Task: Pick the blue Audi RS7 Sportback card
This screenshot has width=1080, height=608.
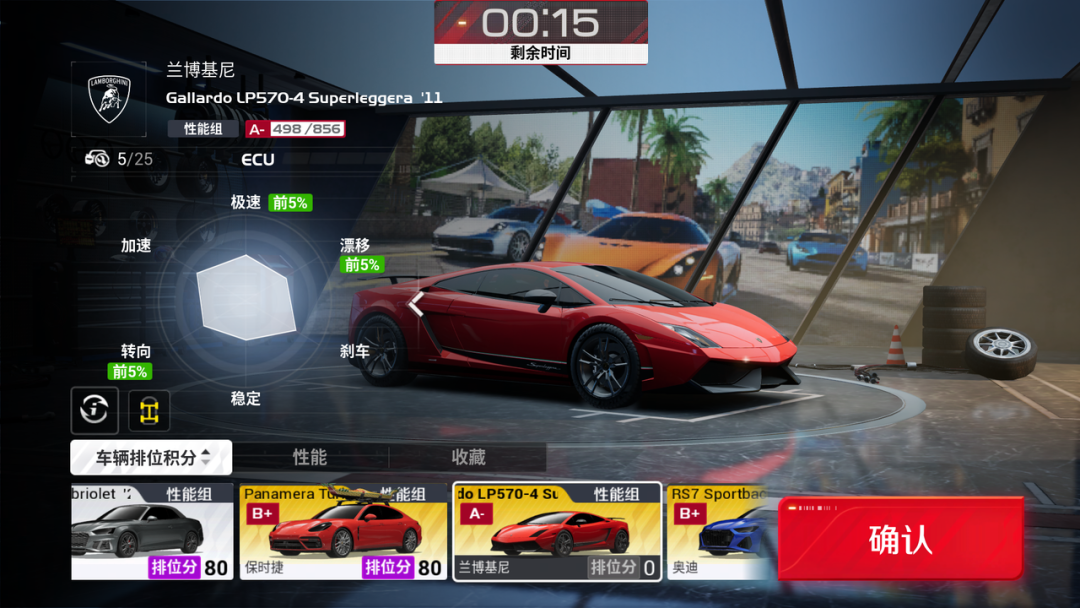Action: [722, 532]
